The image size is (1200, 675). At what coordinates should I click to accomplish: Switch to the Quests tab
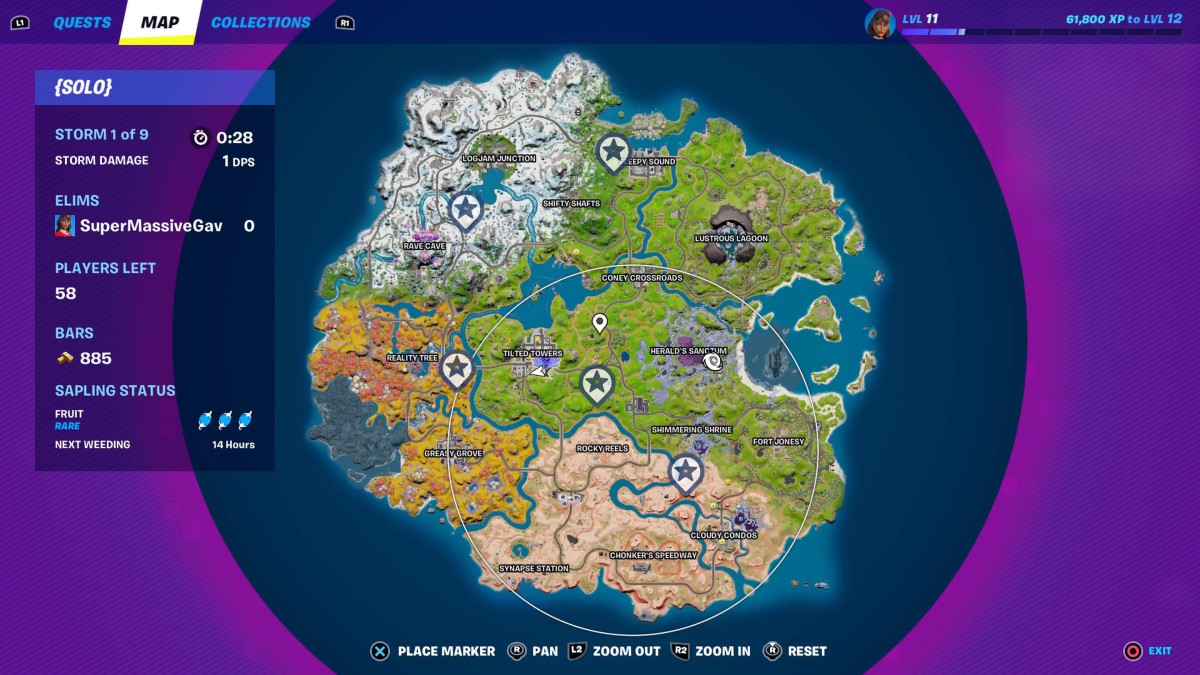(x=82, y=22)
